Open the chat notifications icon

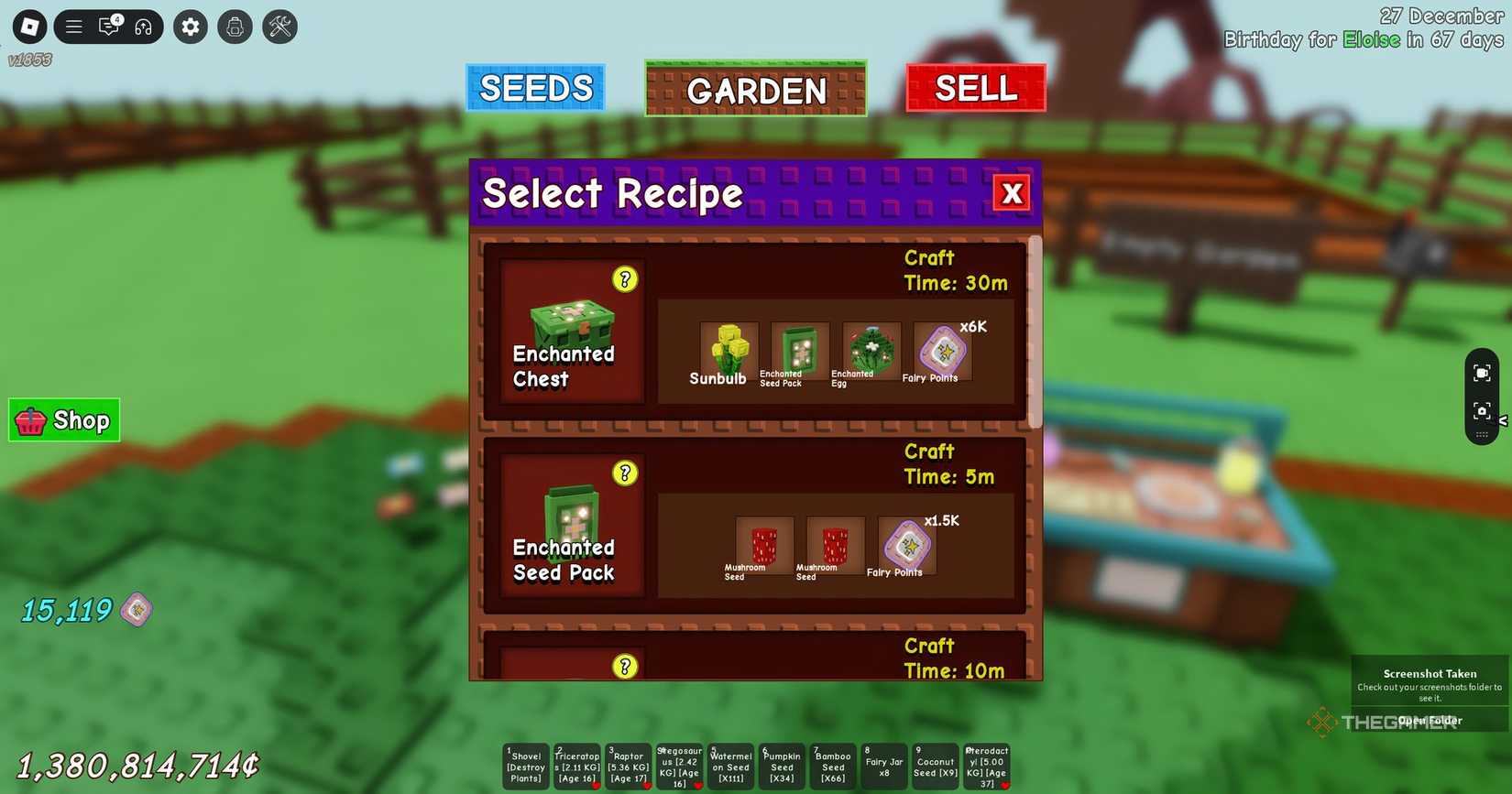click(x=108, y=27)
